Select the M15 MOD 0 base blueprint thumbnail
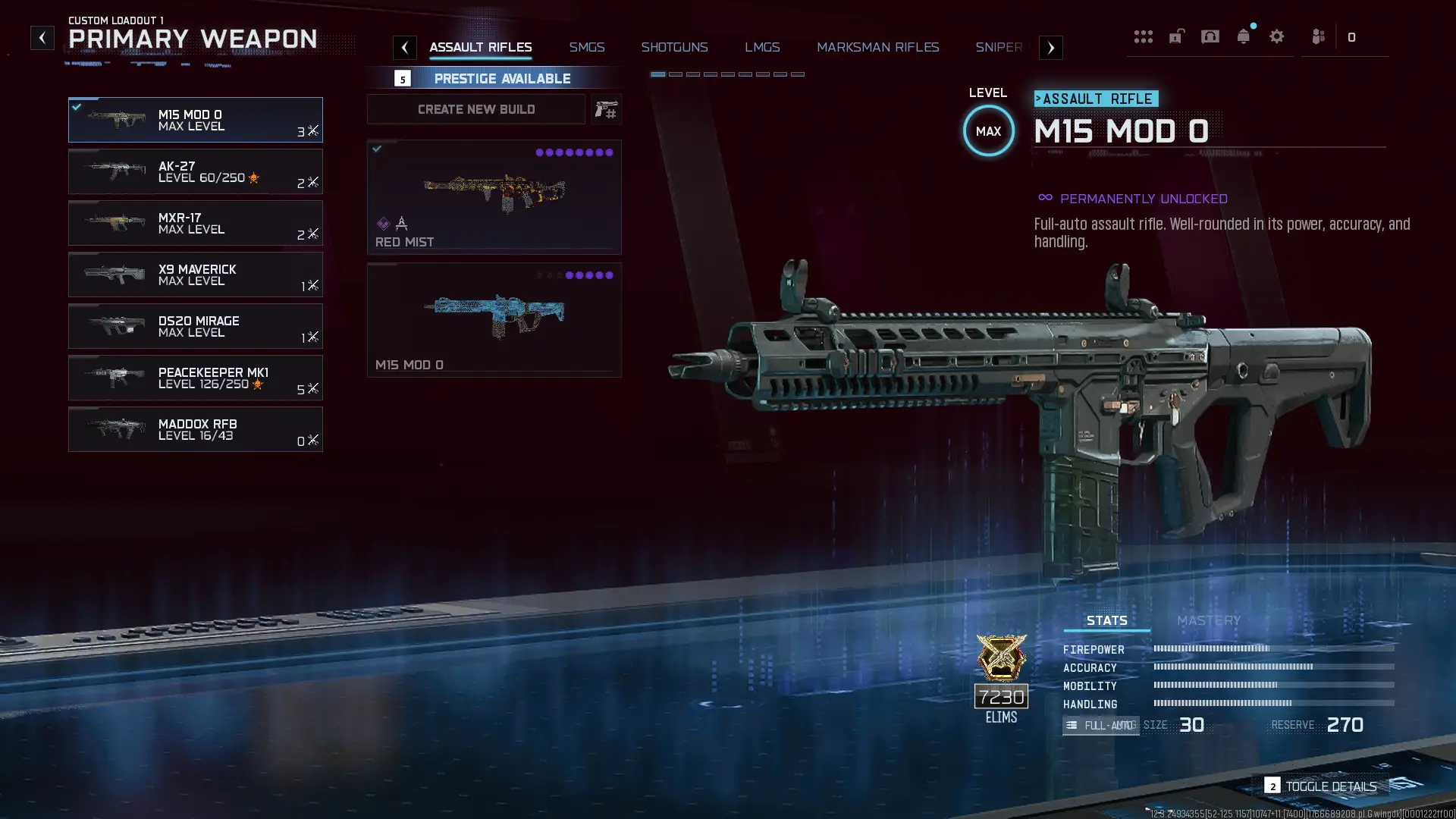 [x=494, y=318]
